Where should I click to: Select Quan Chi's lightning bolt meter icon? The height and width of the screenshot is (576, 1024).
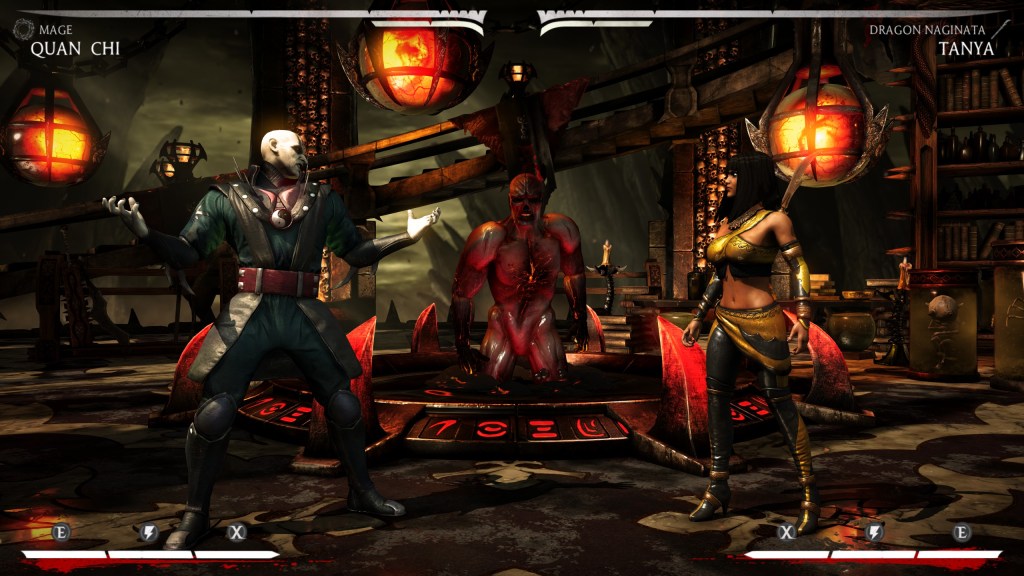[149, 532]
